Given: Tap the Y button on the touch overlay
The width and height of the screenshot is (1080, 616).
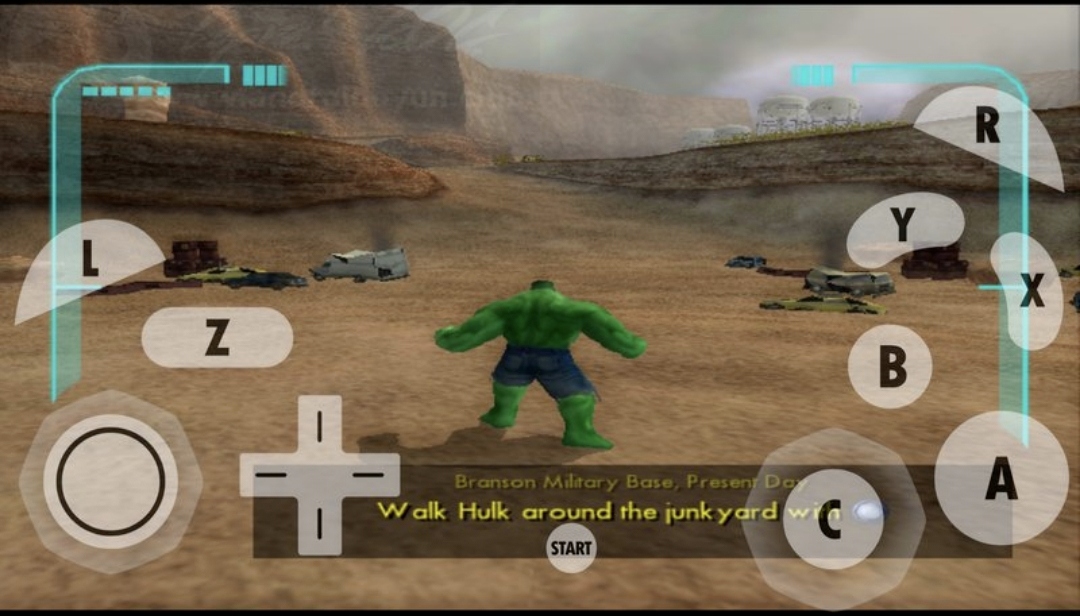Looking at the screenshot, I should coord(903,227).
